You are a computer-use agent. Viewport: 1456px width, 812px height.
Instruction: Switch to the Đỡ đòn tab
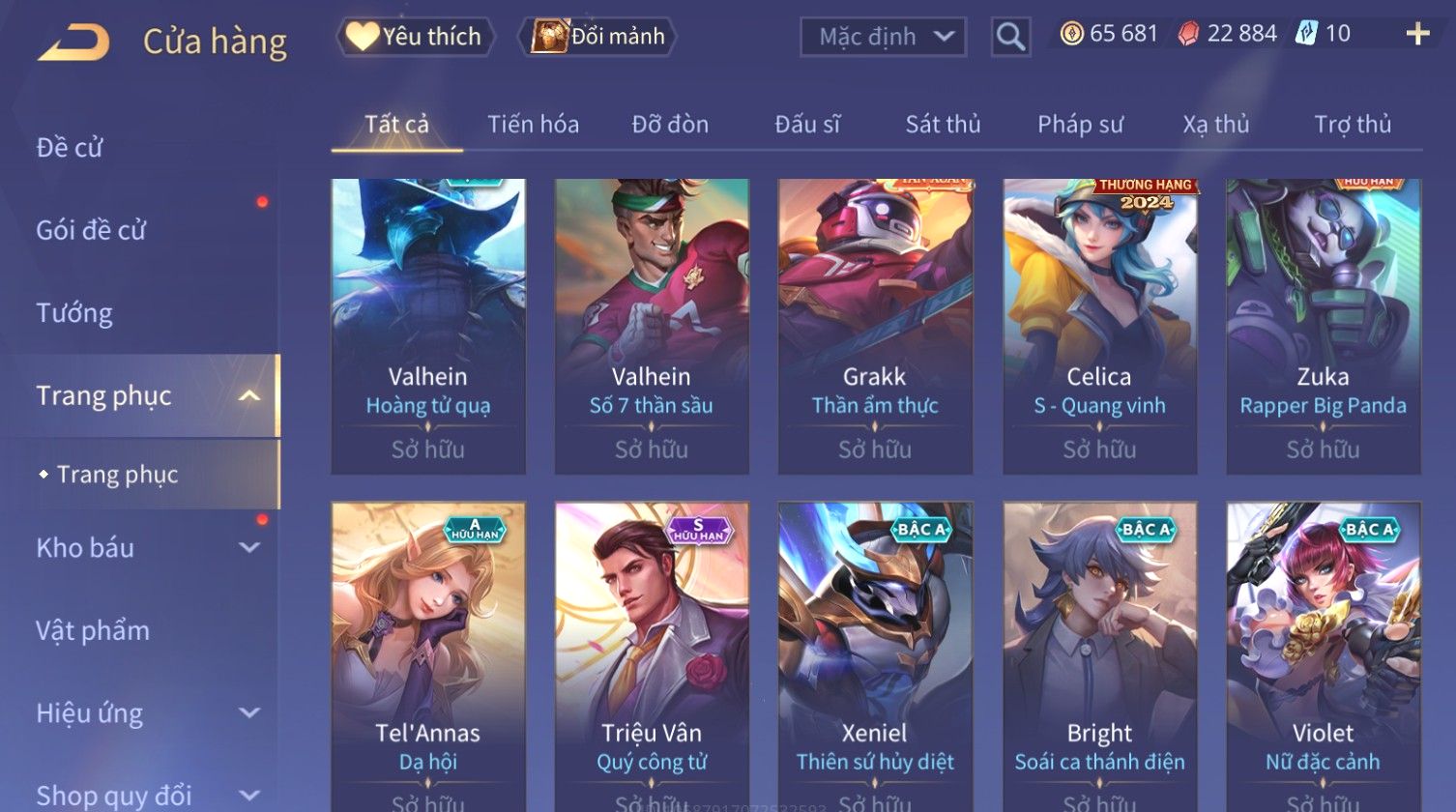pyautogui.click(x=670, y=124)
